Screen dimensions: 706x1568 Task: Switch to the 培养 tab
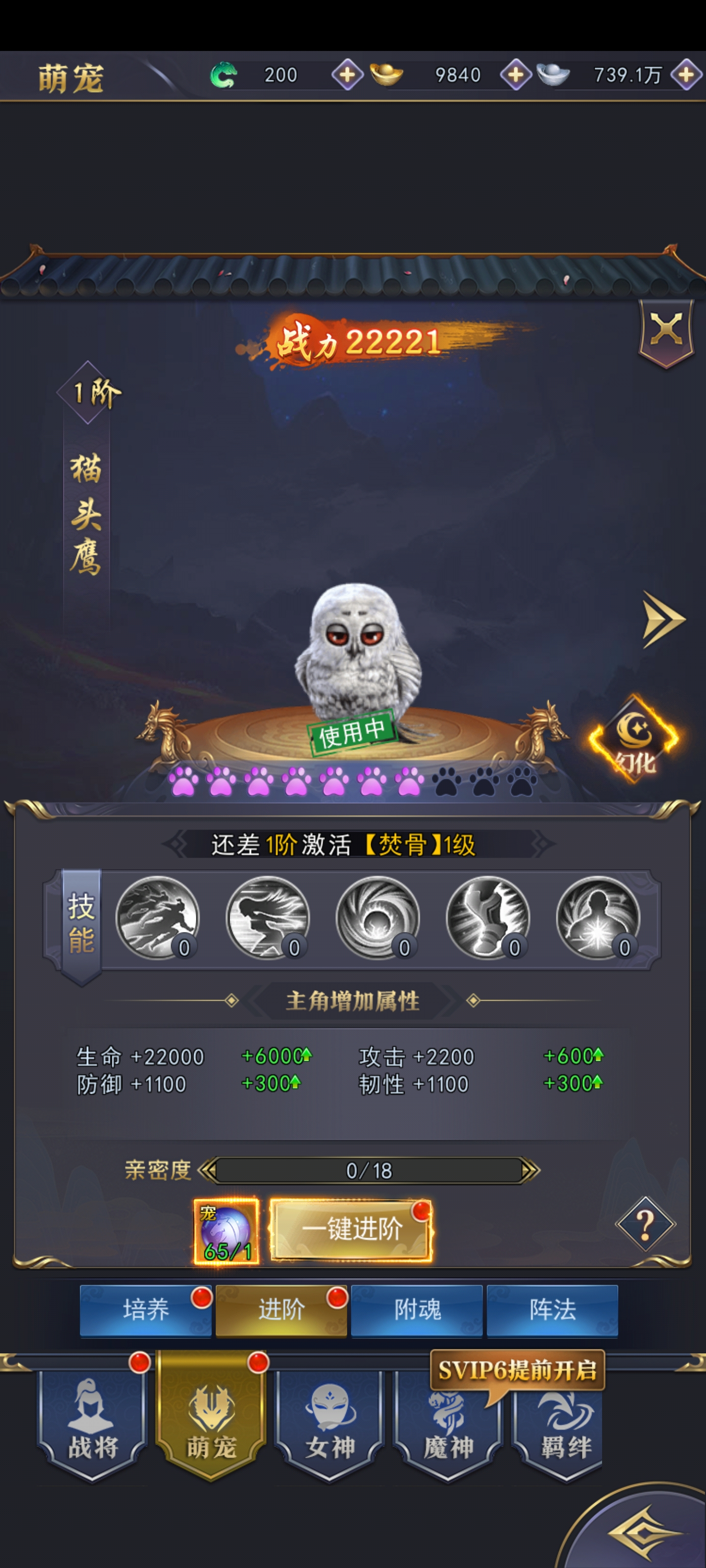pos(146,1309)
